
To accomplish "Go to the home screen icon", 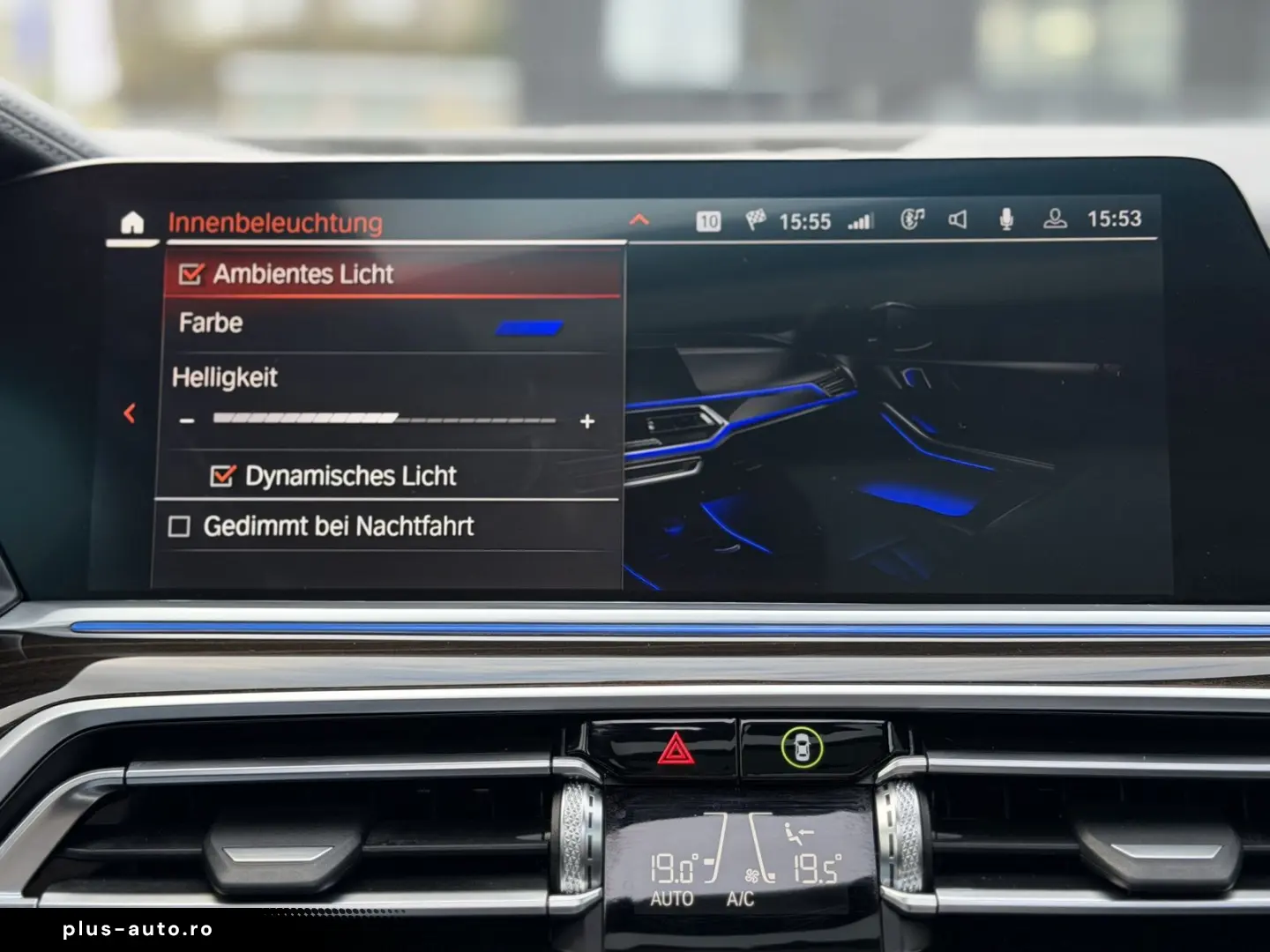I will 131,223.
